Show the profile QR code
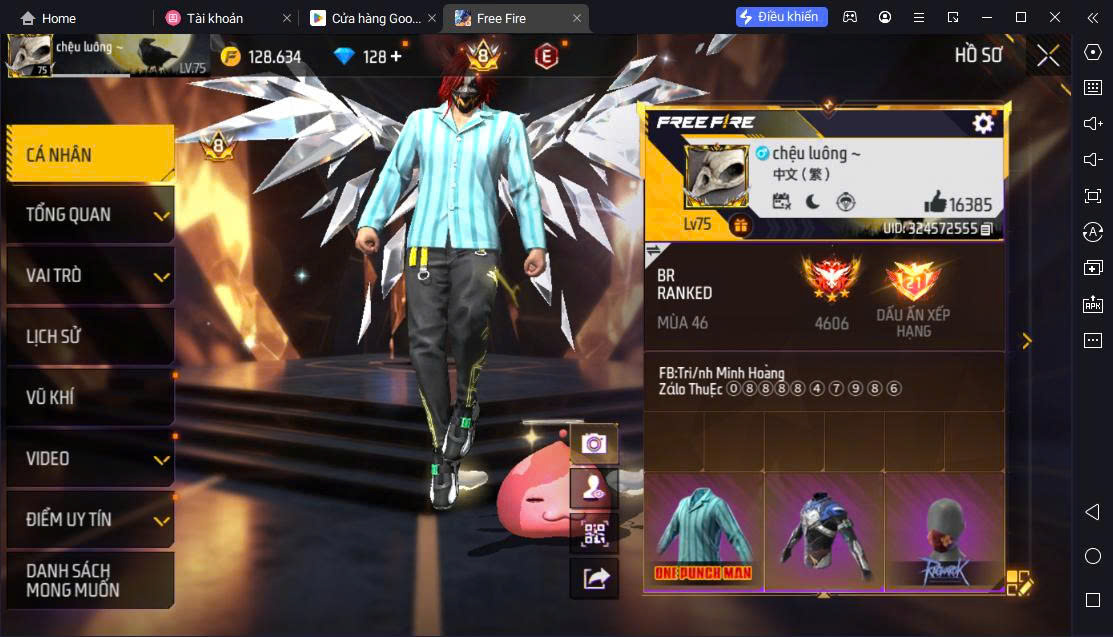The image size is (1113, 637). click(x=594, y=533)
